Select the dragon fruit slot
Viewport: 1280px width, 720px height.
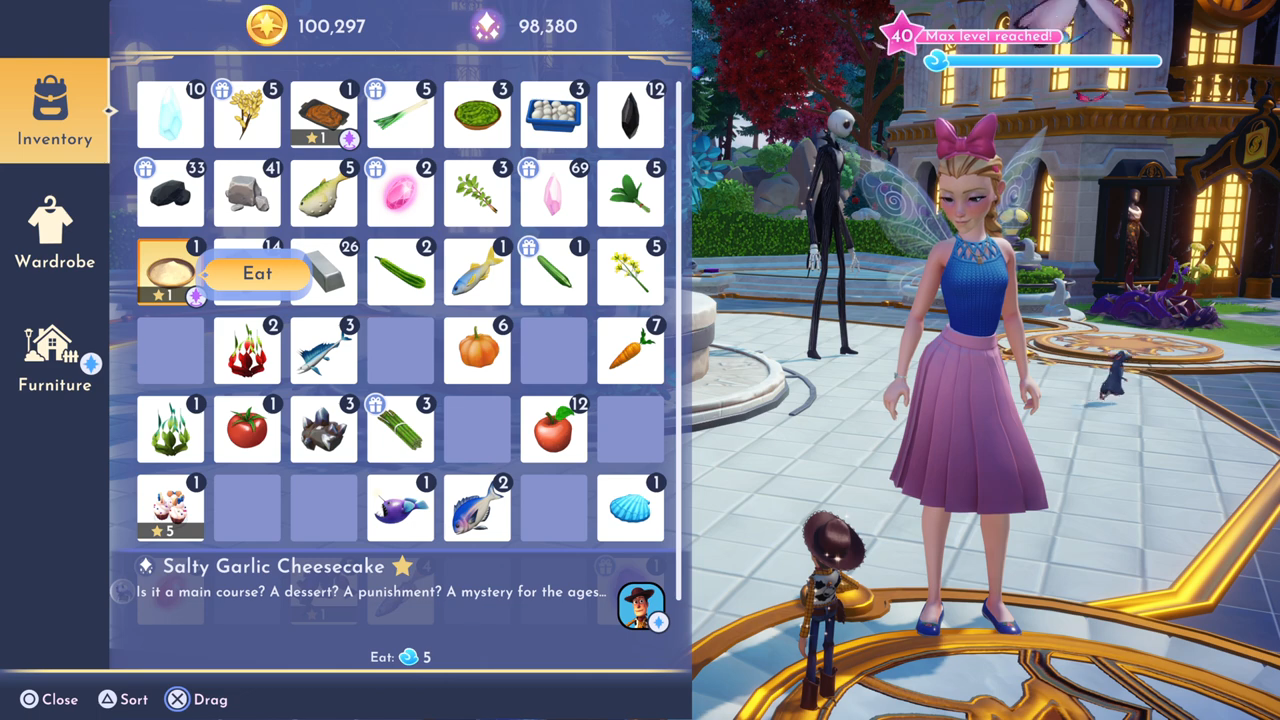pyautogui.click(x=247, y=351)
